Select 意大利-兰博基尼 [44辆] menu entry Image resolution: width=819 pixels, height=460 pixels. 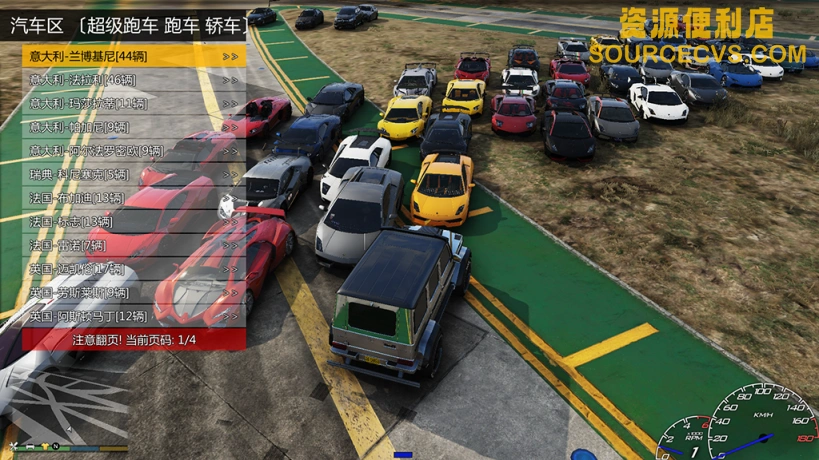pyautogui.click(x=133, y=56)
